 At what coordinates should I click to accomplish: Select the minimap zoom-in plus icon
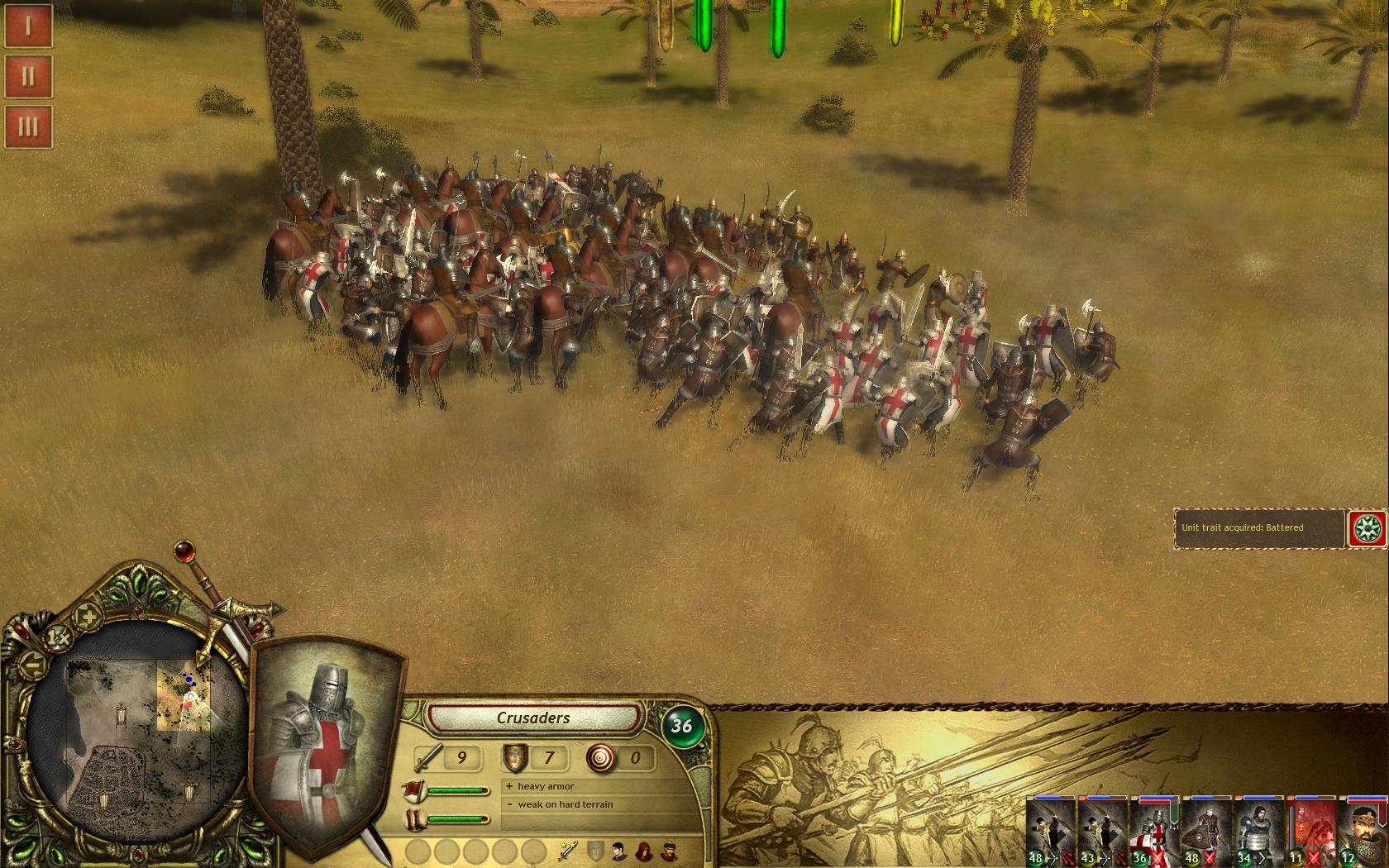click(86, 616)
